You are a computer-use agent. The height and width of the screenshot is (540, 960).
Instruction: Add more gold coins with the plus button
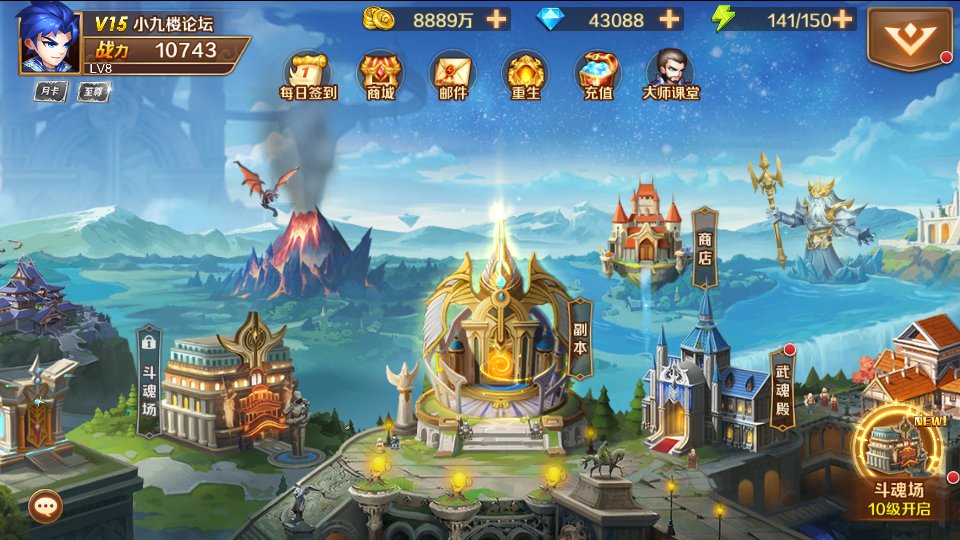496,19
